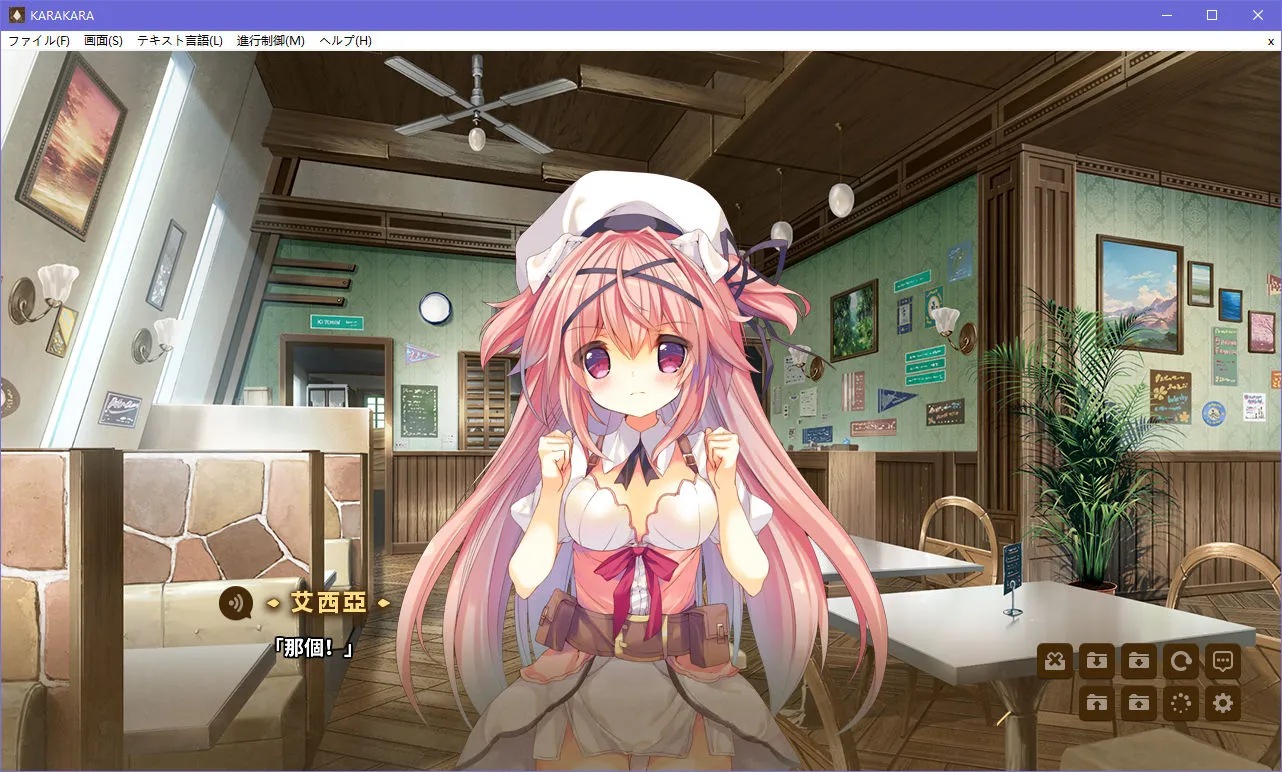
Task: Replay 艾西亞's voice line via speaker icon
Action: (237, 604)
